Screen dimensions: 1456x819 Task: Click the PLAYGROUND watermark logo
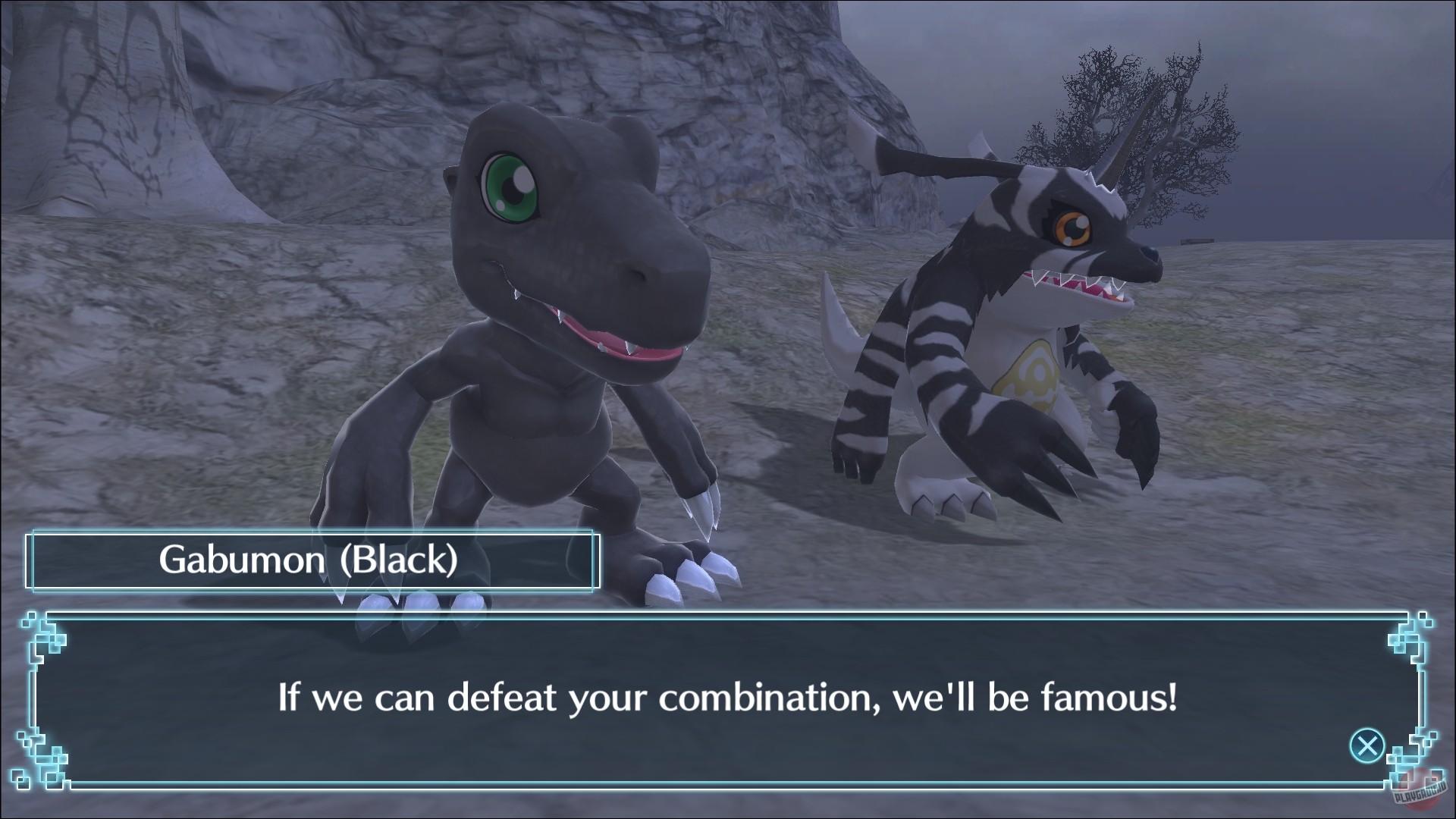tap(1422, 795)
